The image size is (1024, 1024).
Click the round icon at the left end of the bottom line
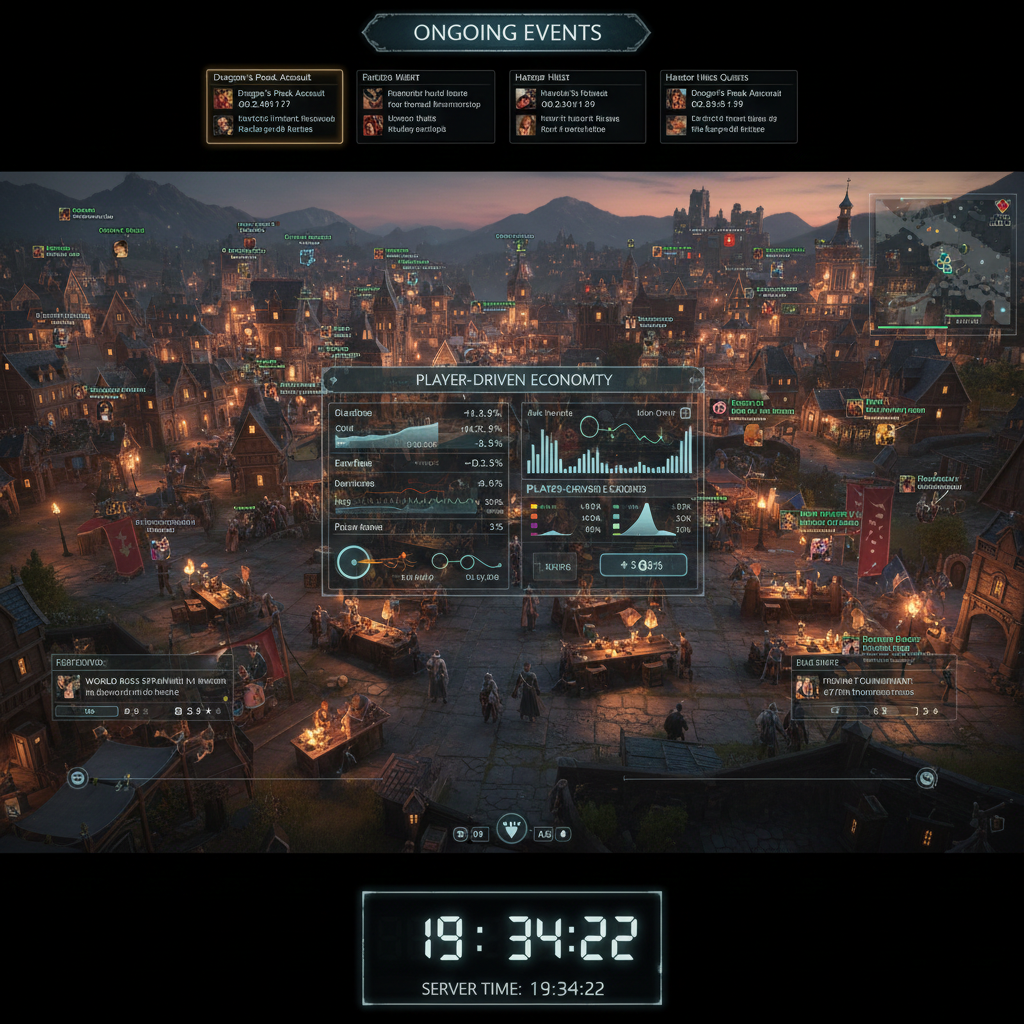click(77, 777)
